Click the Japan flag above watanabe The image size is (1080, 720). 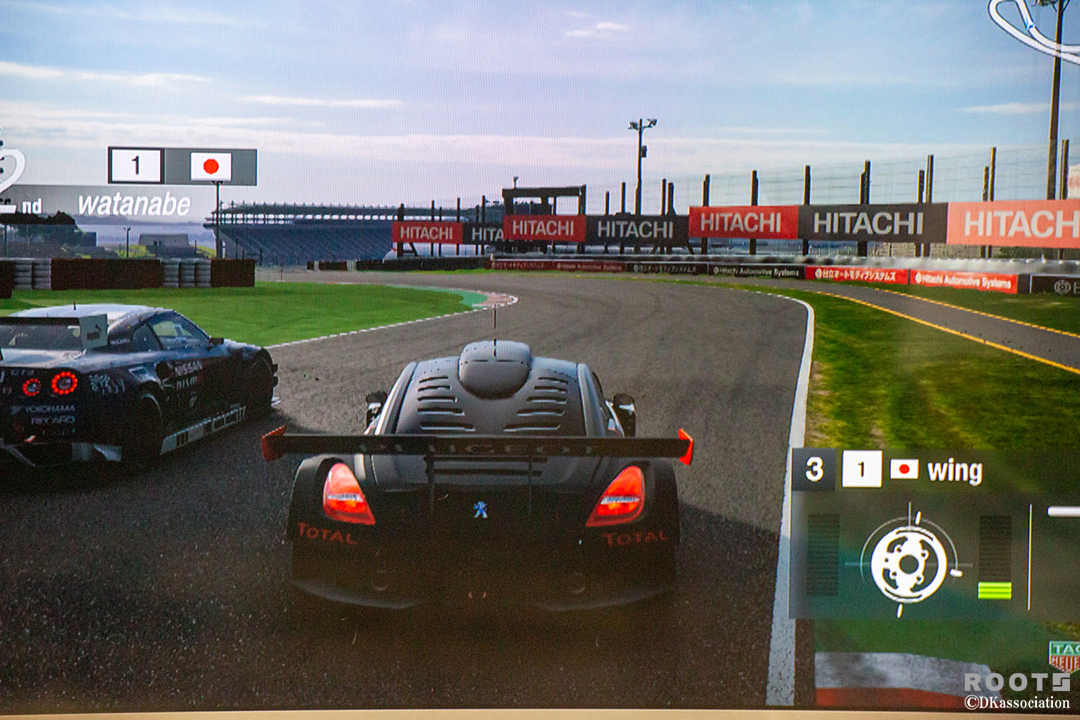tap(210, 166)
